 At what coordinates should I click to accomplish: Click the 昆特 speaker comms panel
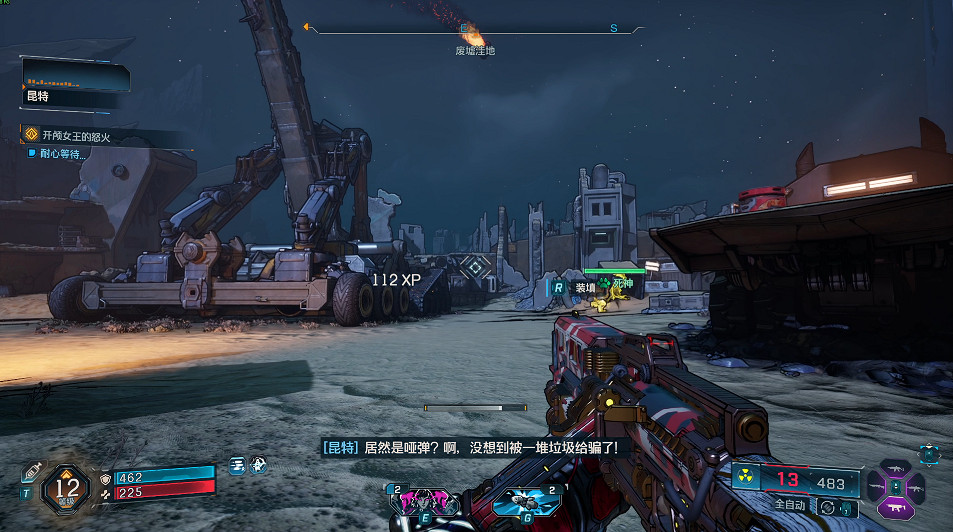coord(75,84)
